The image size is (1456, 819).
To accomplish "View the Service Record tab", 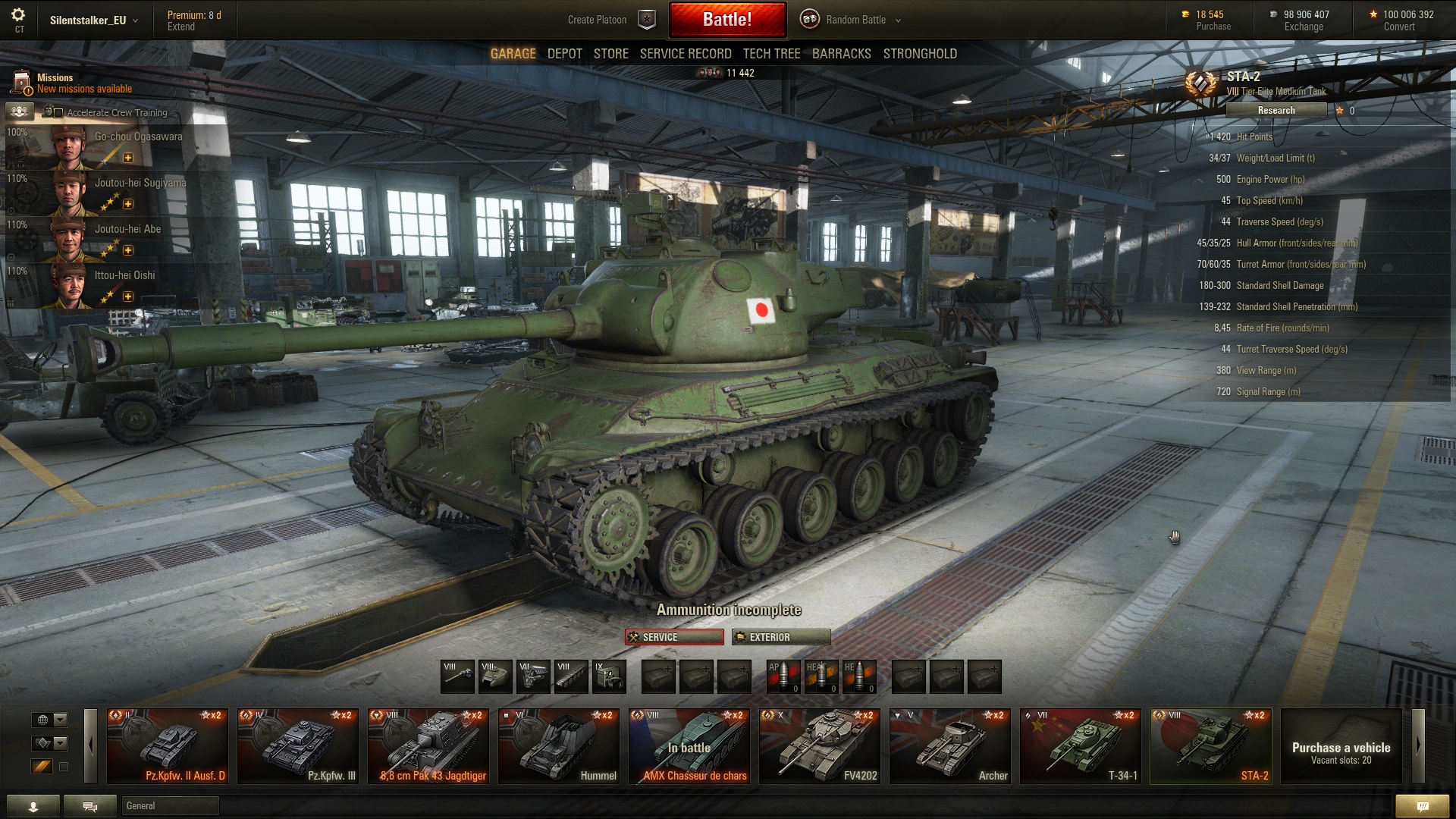I will 685,54.
